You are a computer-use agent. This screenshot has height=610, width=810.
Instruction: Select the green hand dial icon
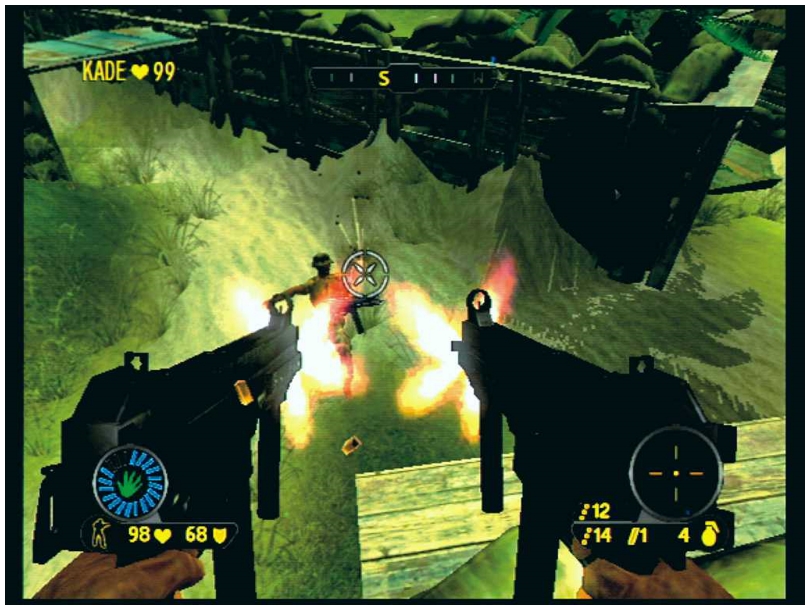click(x=129, y=484)
